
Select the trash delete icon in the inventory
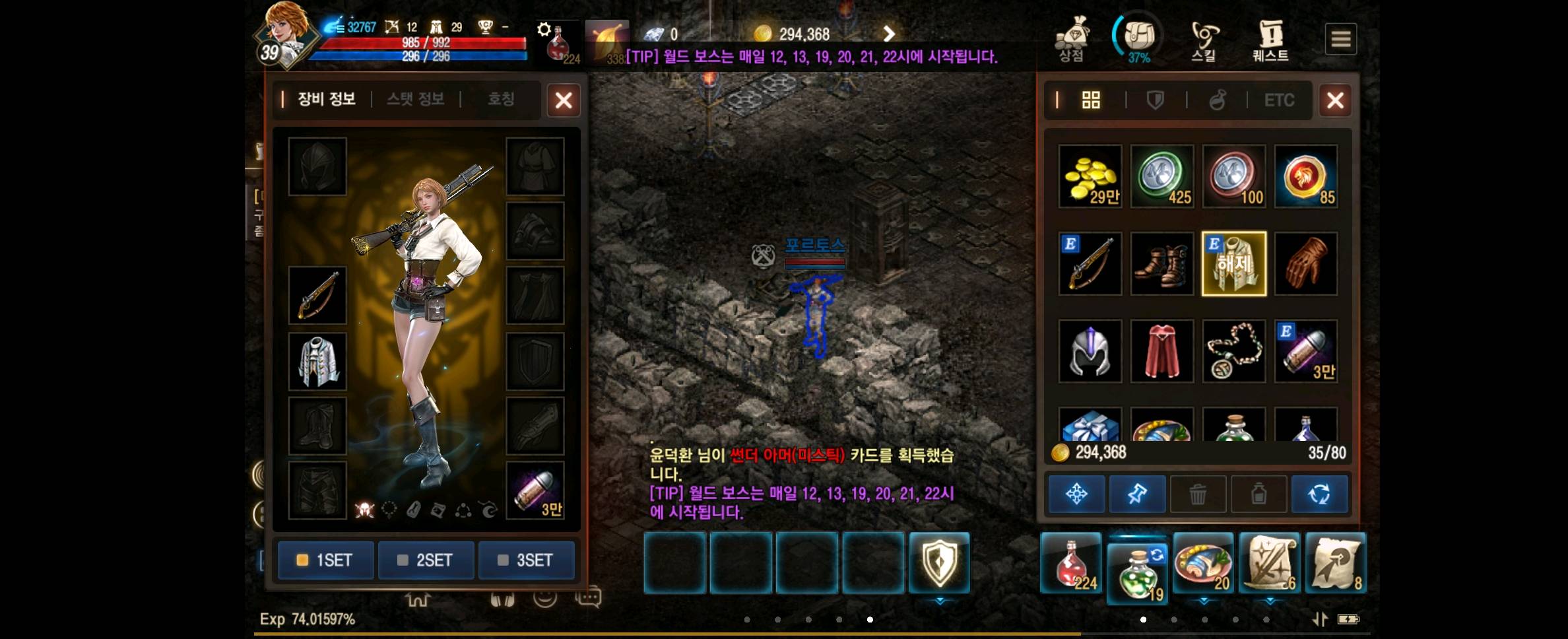1198,494
